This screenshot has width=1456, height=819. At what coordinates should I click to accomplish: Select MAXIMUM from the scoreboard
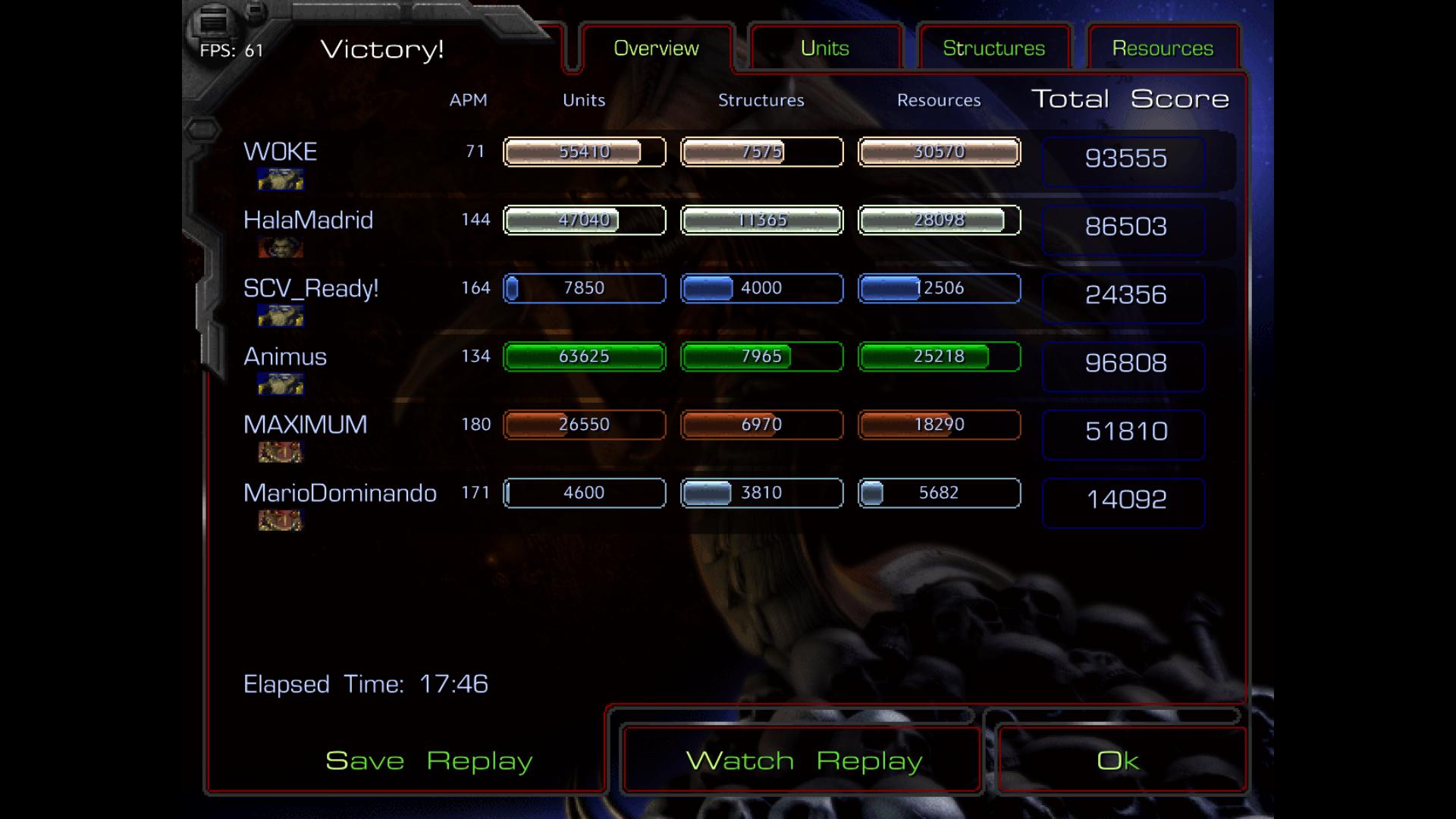305,425
